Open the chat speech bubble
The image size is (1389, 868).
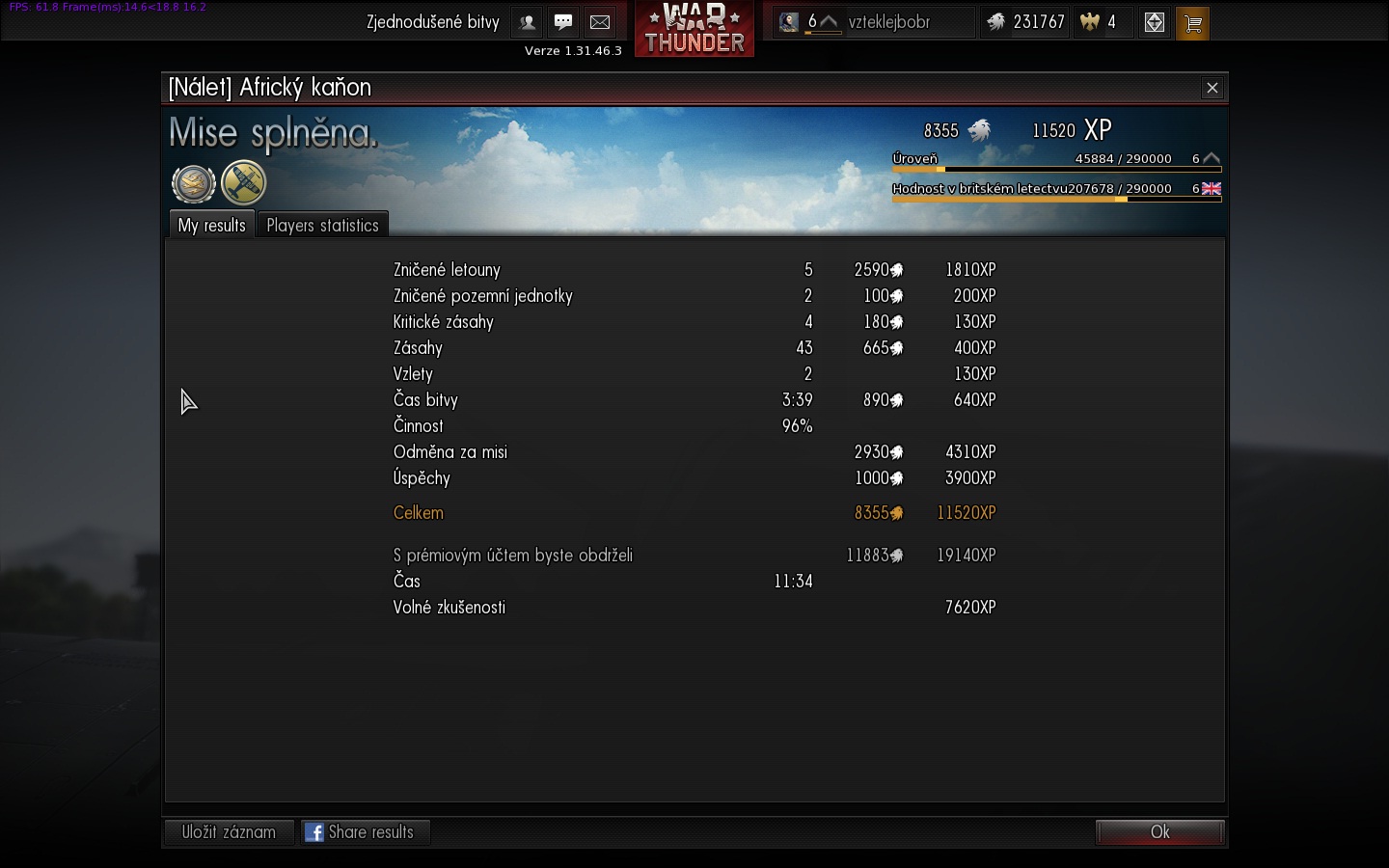click(563, 22)
